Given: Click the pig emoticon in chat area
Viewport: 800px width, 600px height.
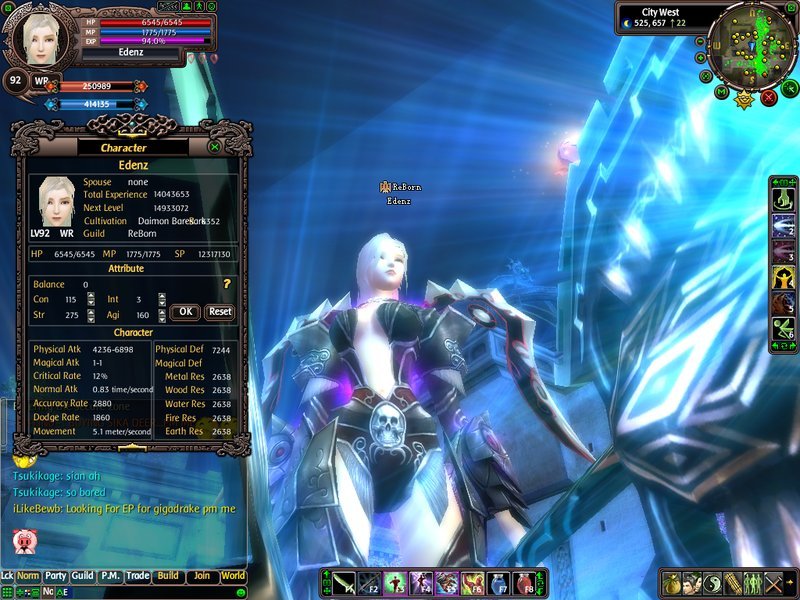Looking at the screenshot, I should [23, 541].
